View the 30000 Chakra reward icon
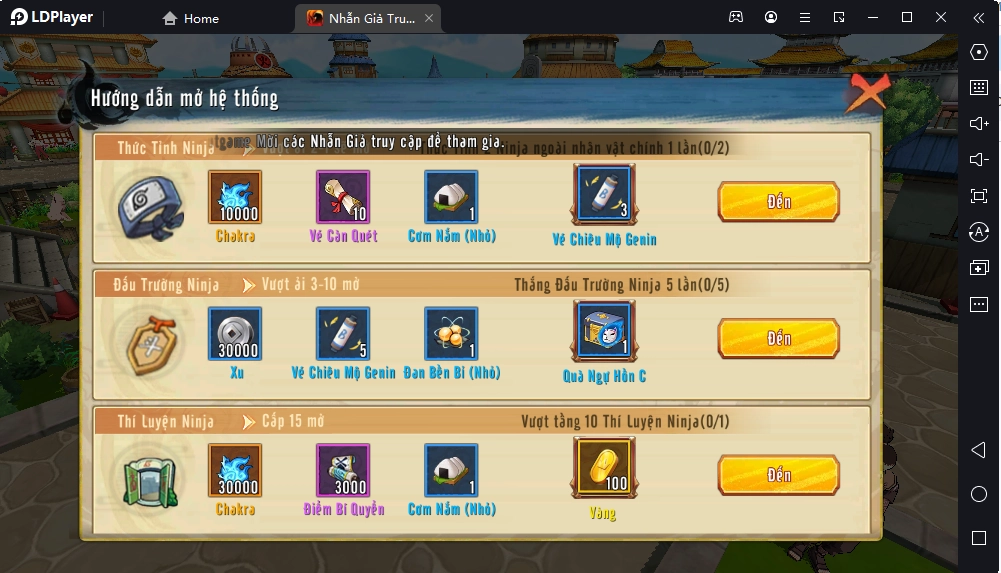Screen dimensions: 1001x573 point(235,470)
